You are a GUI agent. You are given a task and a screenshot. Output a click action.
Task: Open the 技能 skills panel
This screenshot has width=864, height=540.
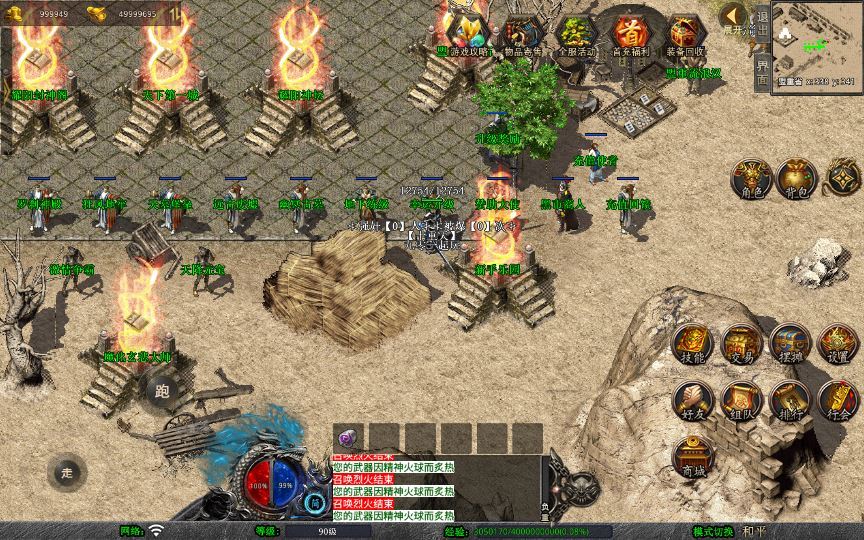coord(692,343)
